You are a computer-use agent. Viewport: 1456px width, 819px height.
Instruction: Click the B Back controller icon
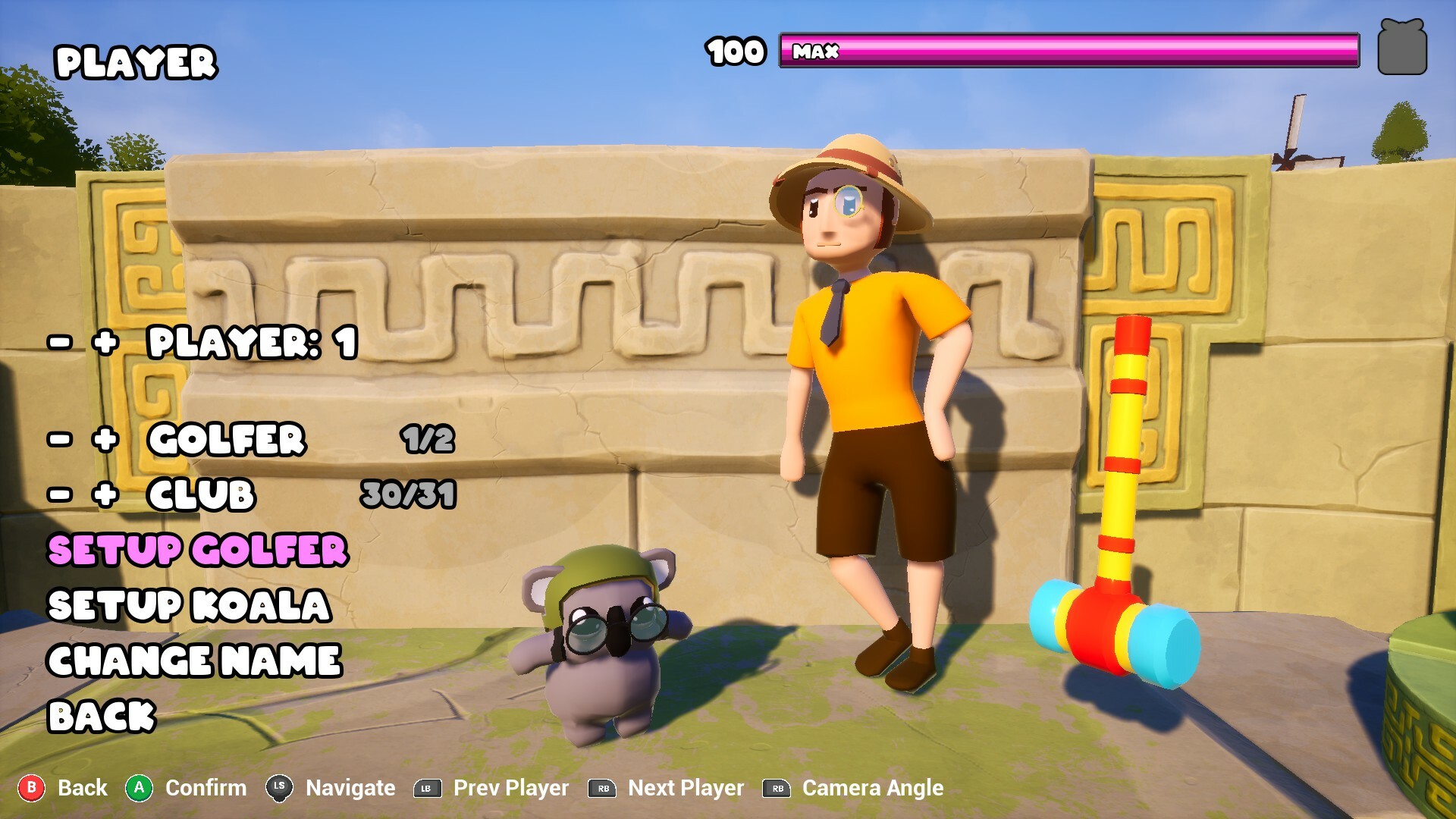point(31,788)
